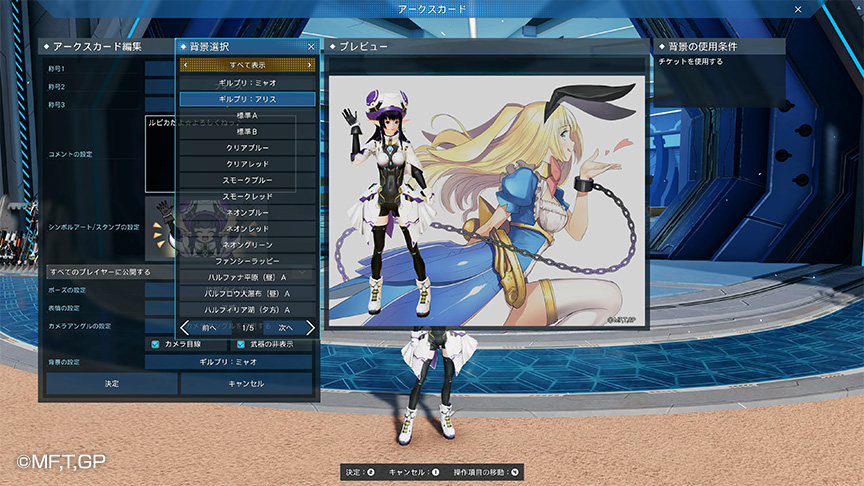The height and width of the screenshot is (486, 864).
Task: Open the すべて表示 filter selector
Action: 247,64
